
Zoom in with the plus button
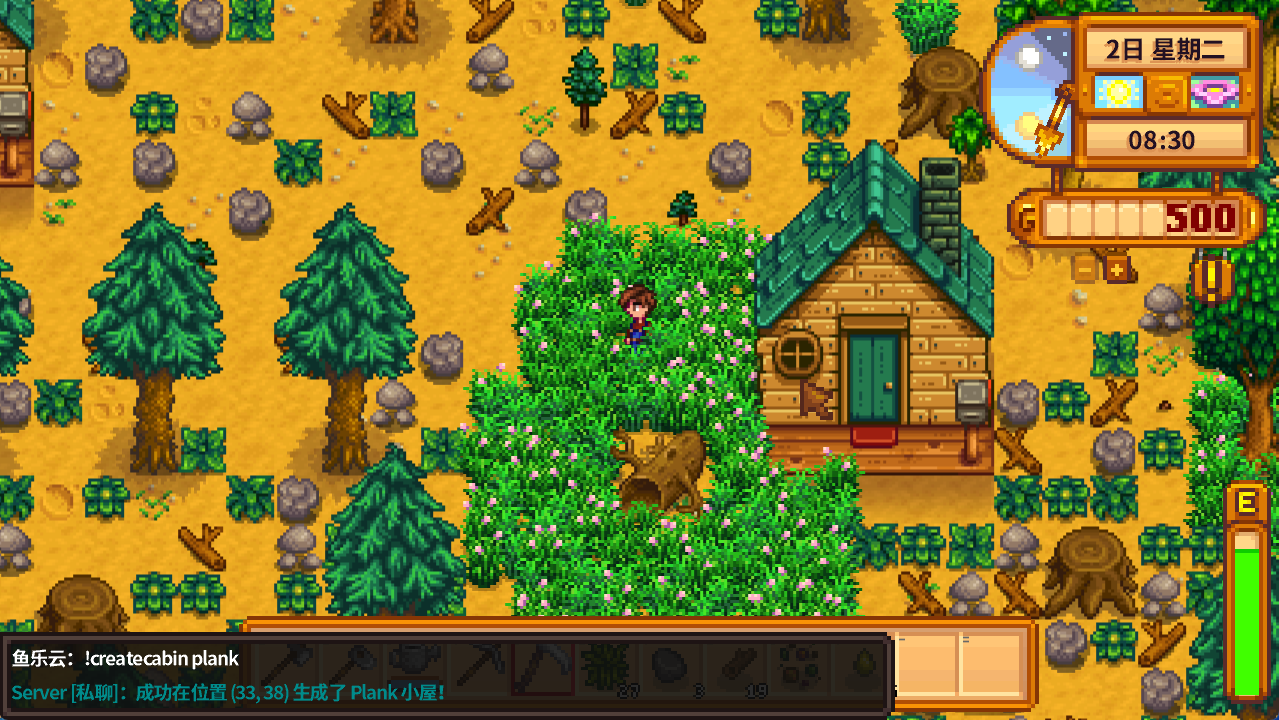point(1117,268)
